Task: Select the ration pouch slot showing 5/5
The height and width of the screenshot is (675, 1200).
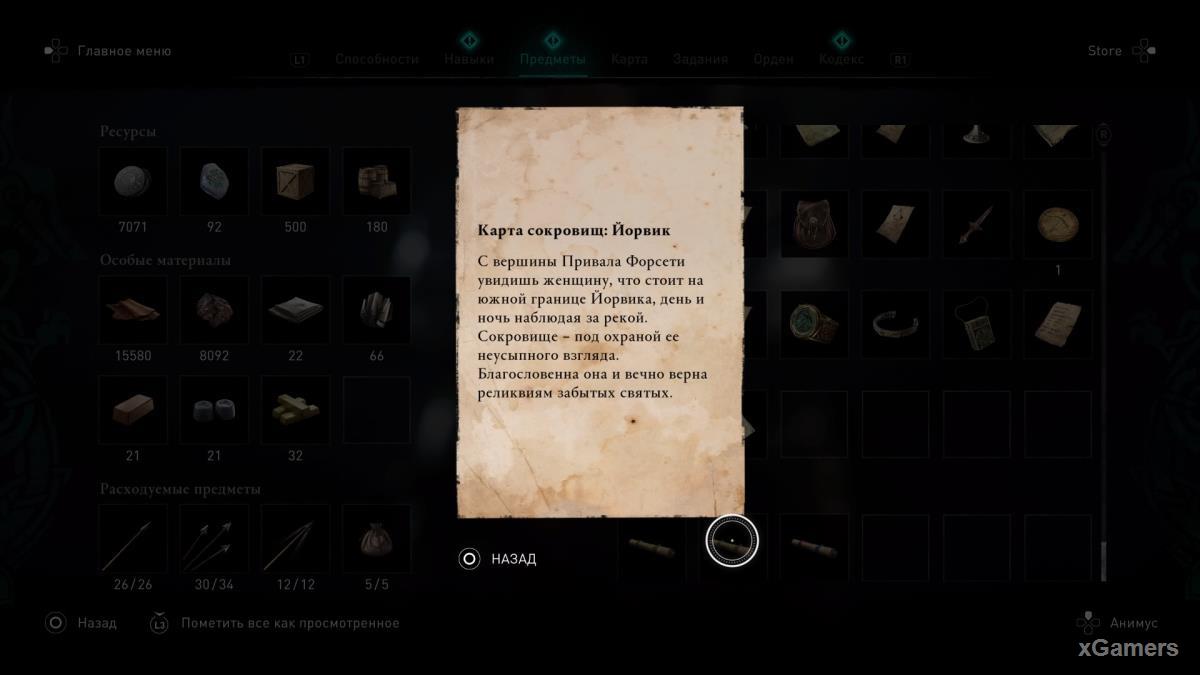Action: [x=376, y=539]
